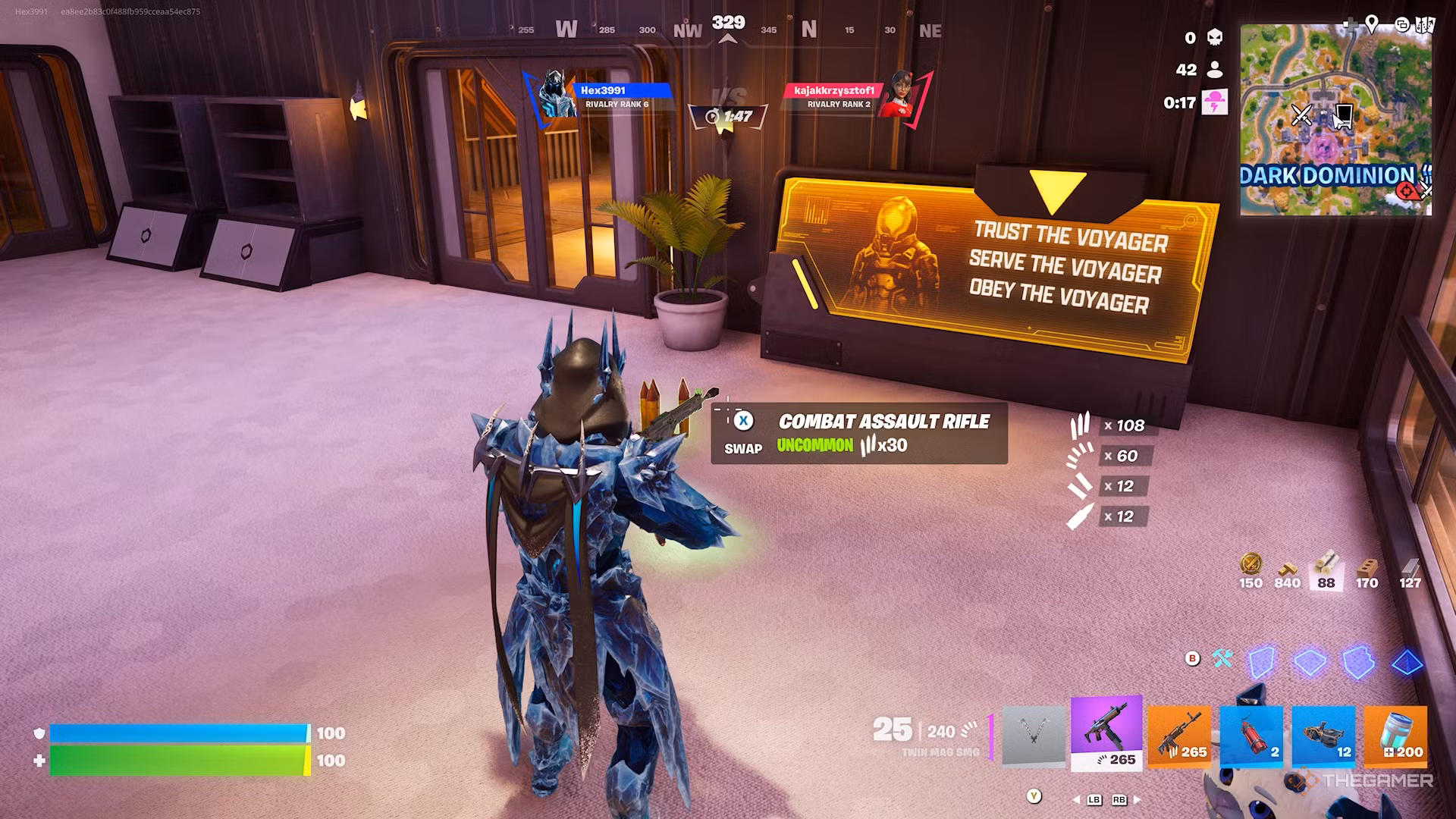The height and width of the screenshot is (819, 1456).
Task: Select the brick material with 170 count
Action: 1367,570
